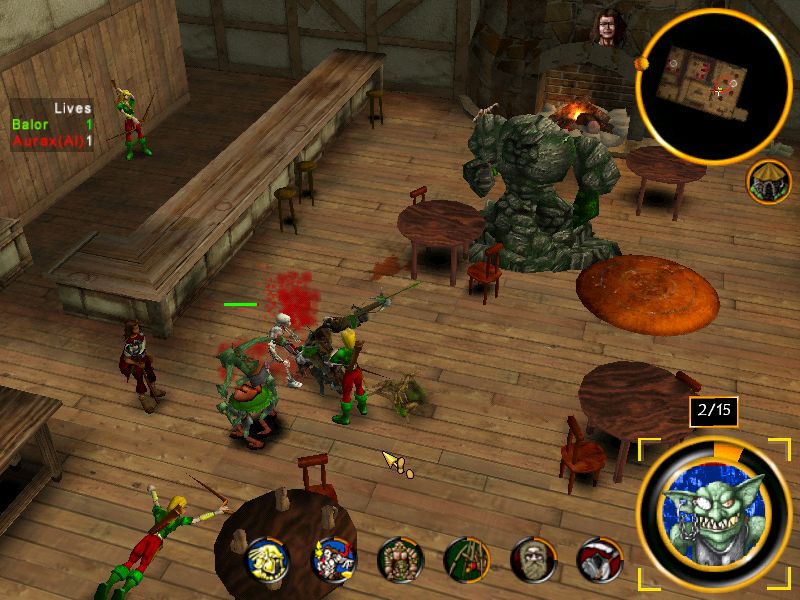Image resolution: width=800 pixels, height=600 pixels.
Task: Click the long-haired advisor portrait
Action: [607, 28]
